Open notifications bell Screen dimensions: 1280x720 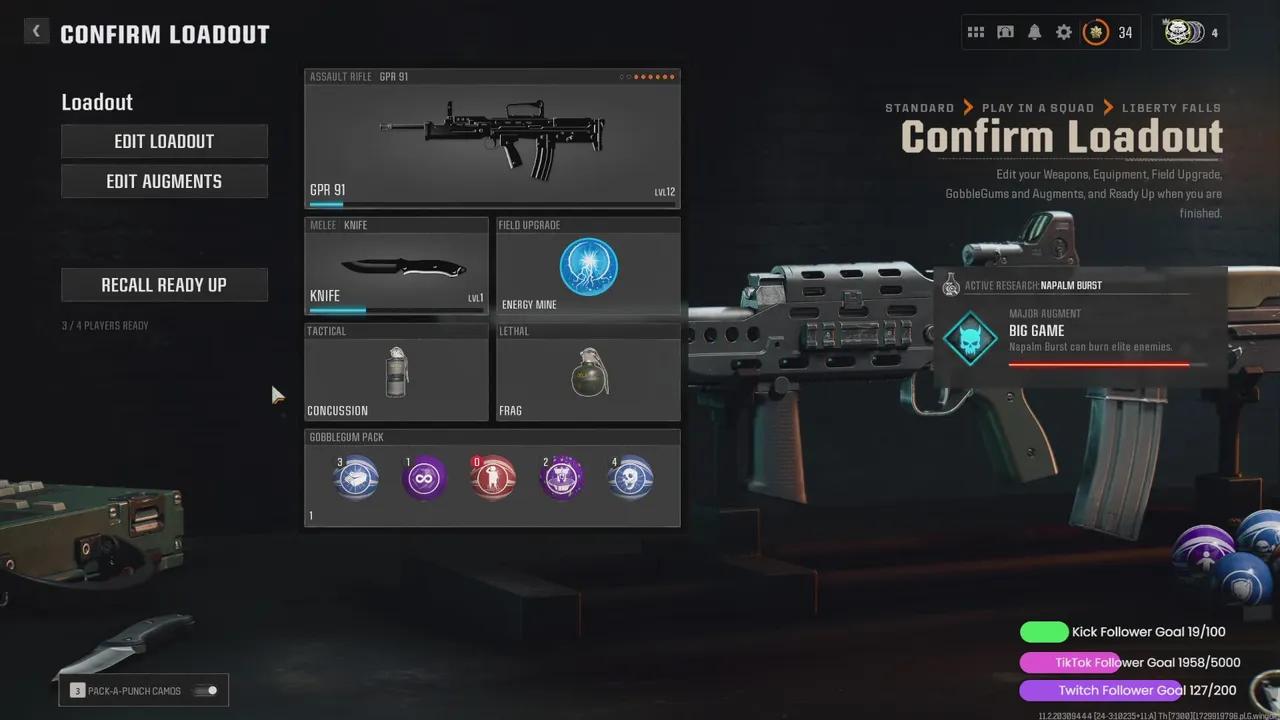1035,33
